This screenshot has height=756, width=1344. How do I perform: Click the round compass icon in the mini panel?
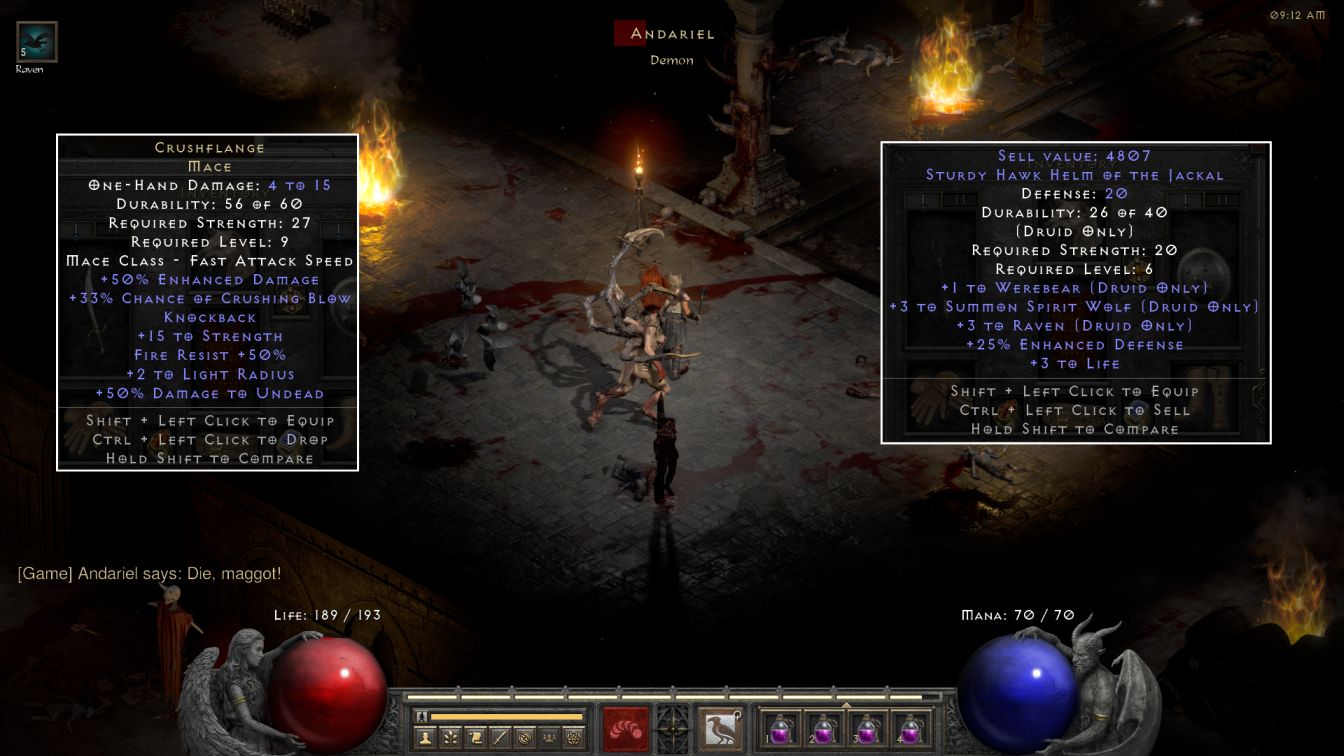point(524,738)
